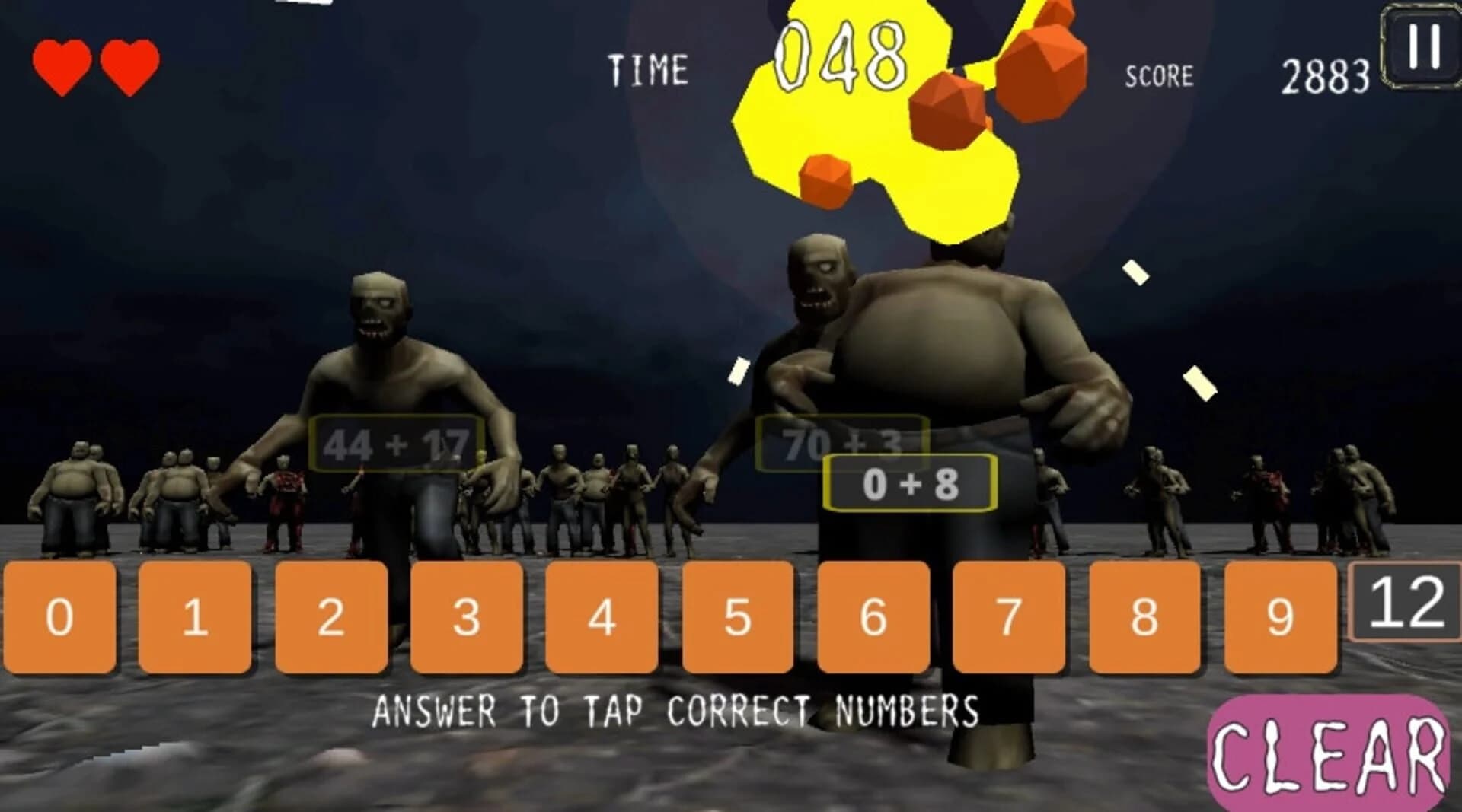Click the SCORE label at the top
This screenshot has height=812, width=1462.
coord(1158,74)
